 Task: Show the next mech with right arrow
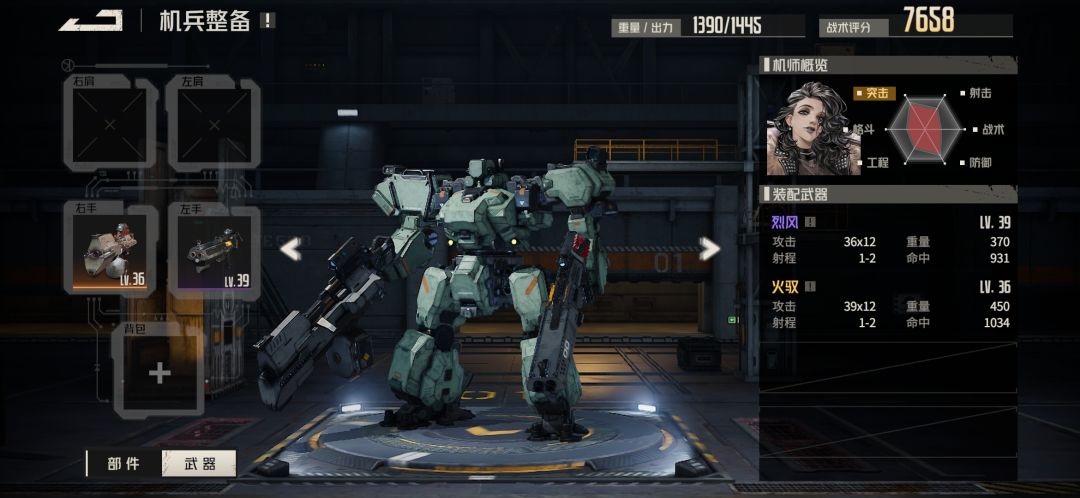click(709, 249)
